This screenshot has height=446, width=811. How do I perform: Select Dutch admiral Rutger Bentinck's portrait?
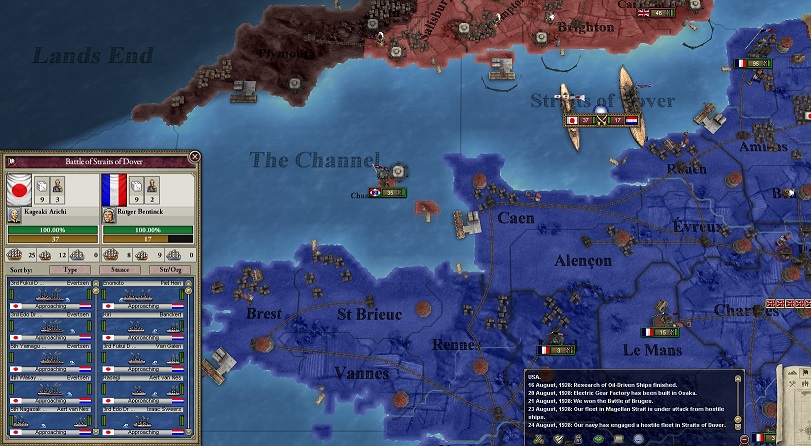pos(109,214)
